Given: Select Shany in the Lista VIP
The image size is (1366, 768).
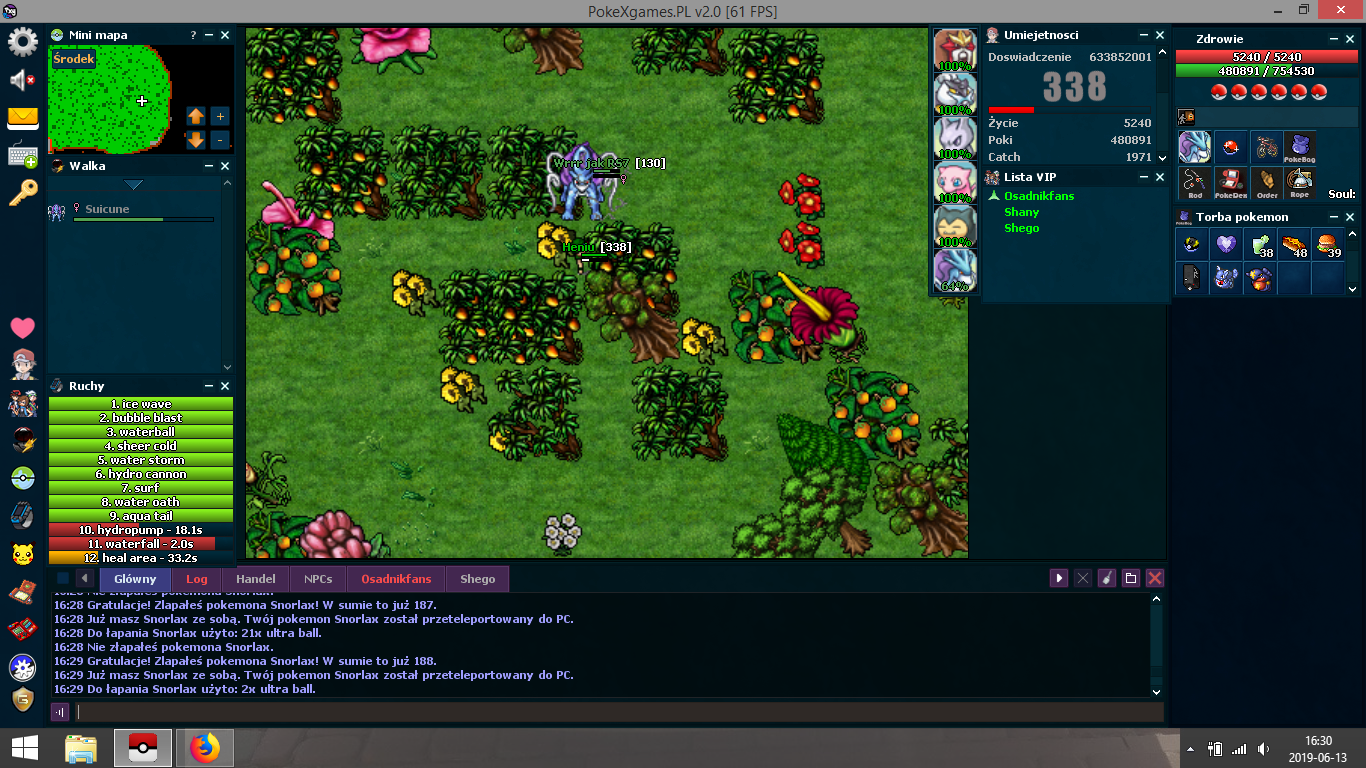Looking at the screenshot, I should [1021, 212].
